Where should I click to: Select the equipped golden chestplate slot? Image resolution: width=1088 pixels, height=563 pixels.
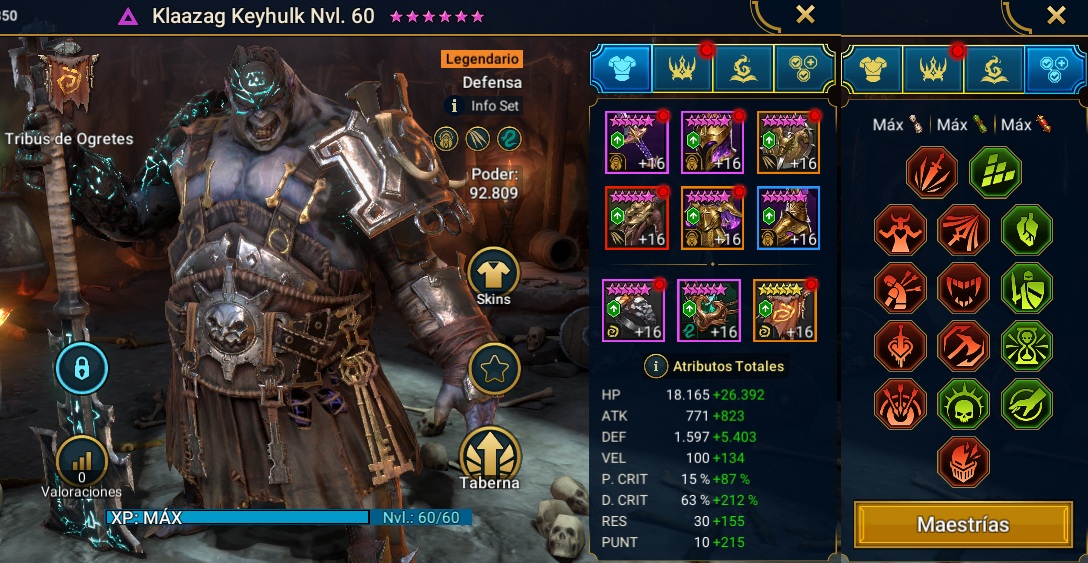[712, 217]
